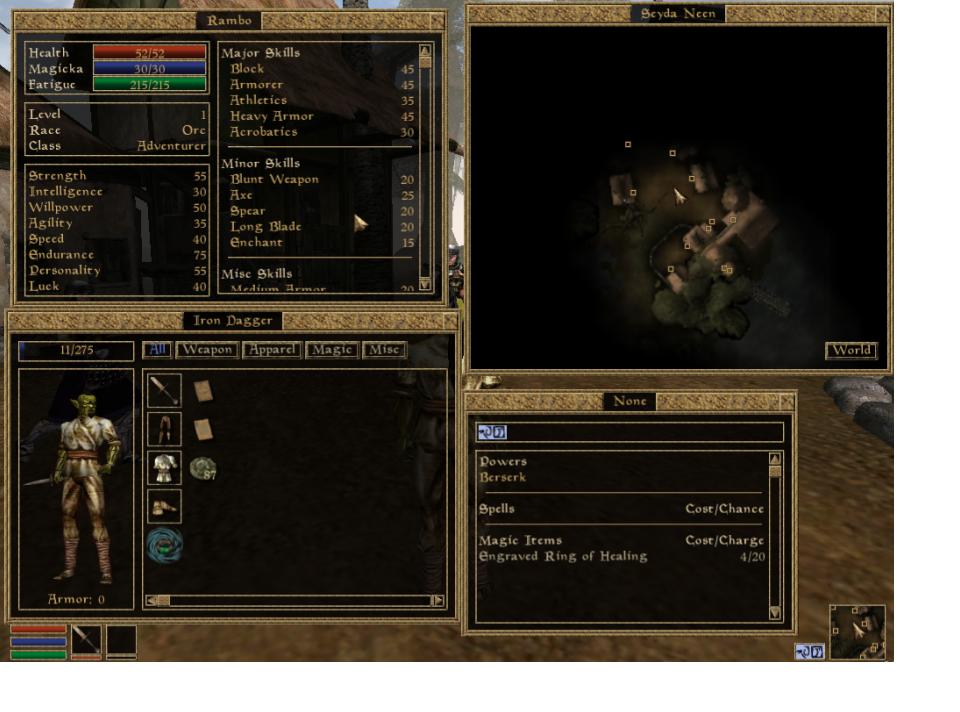This screenshot has width=960, height=712.
Task: Show only Weapon items in inventory
Action: tap(207, 350)
